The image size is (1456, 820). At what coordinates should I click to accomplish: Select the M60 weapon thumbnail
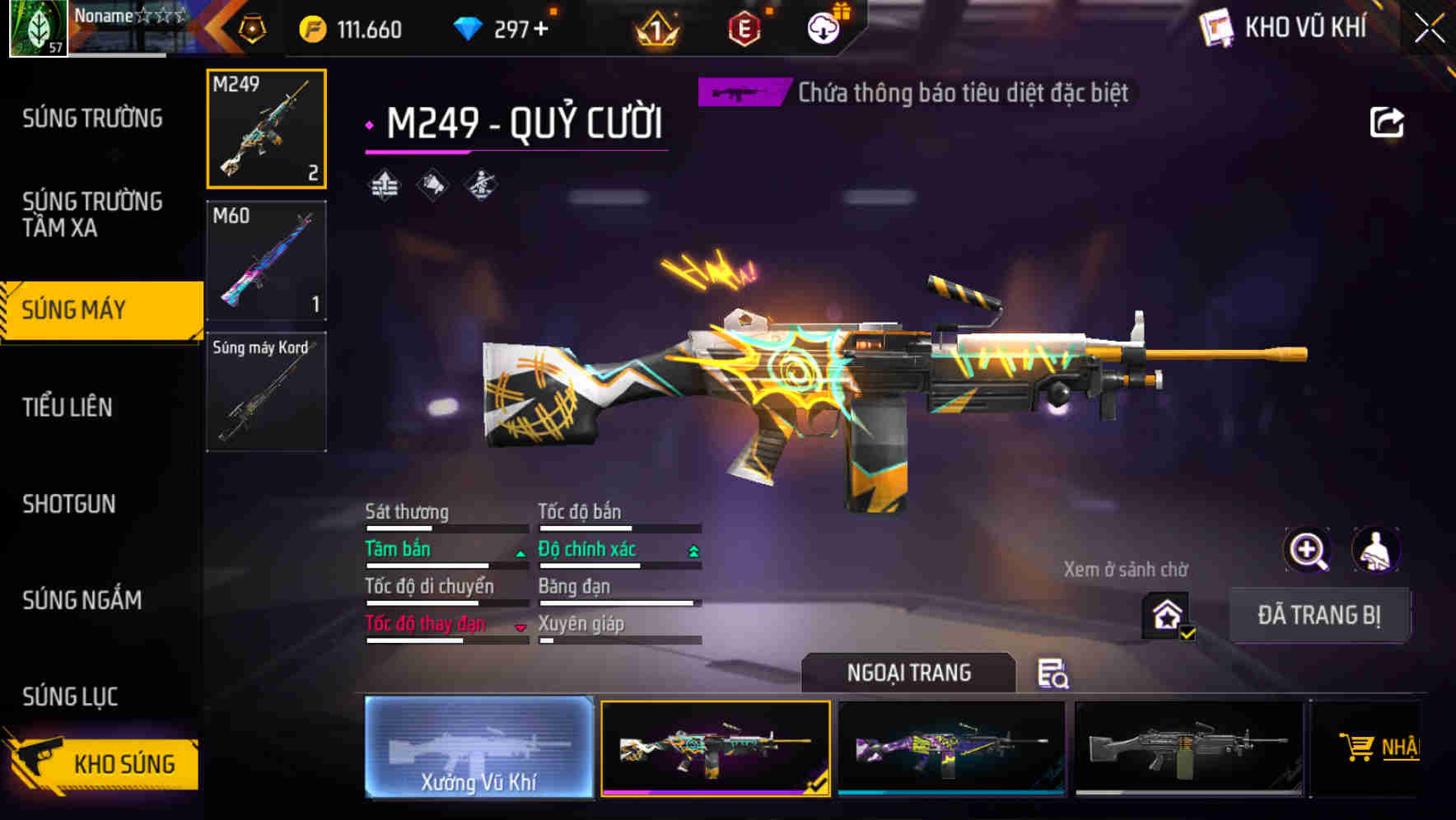point(266,260)
